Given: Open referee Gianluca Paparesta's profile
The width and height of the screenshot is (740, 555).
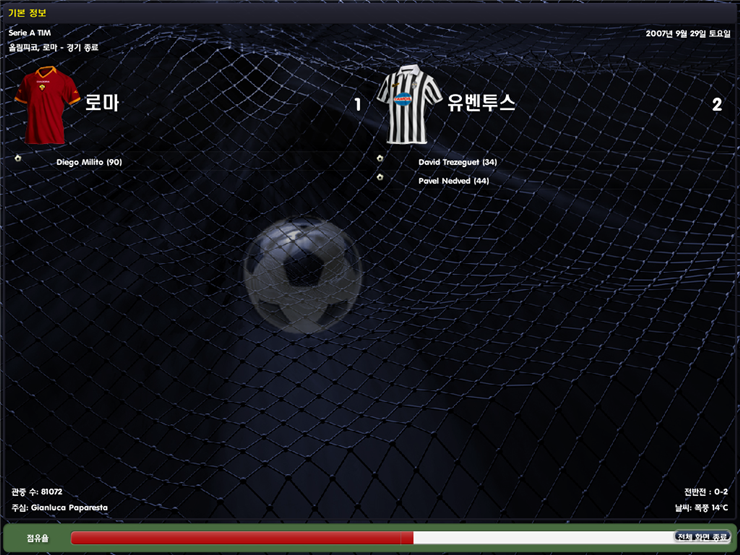Looking at the screenshot, I should [x=68, y=508].
